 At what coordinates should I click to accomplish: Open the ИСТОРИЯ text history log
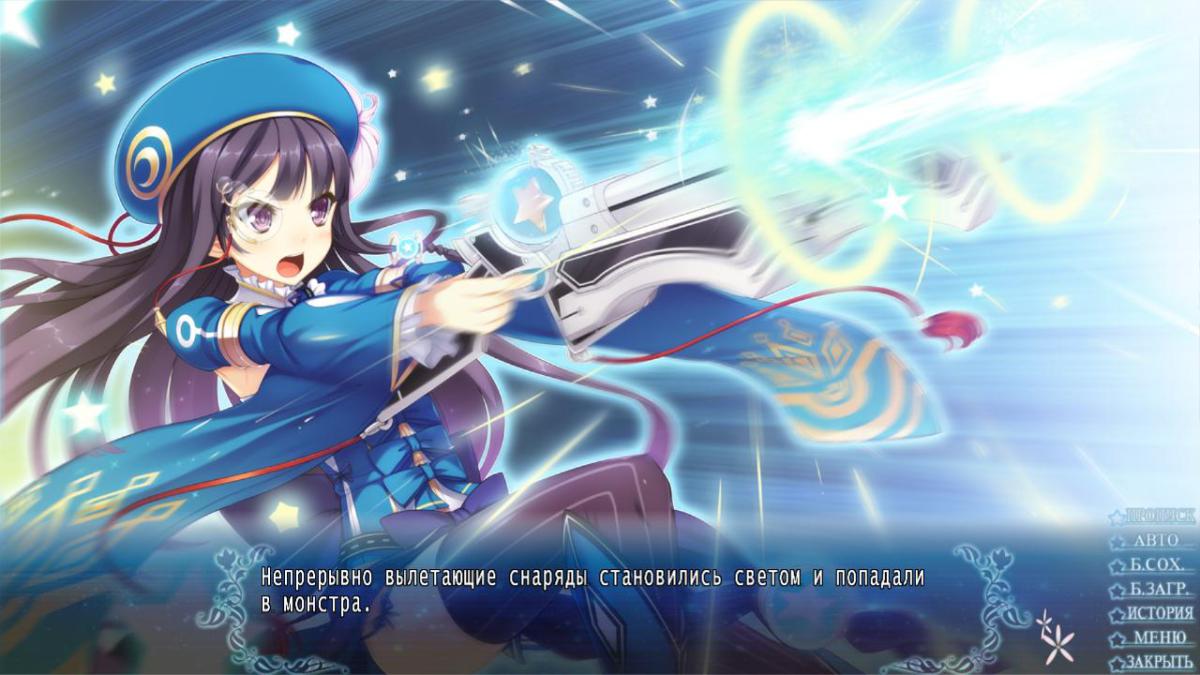(1159, 613)
